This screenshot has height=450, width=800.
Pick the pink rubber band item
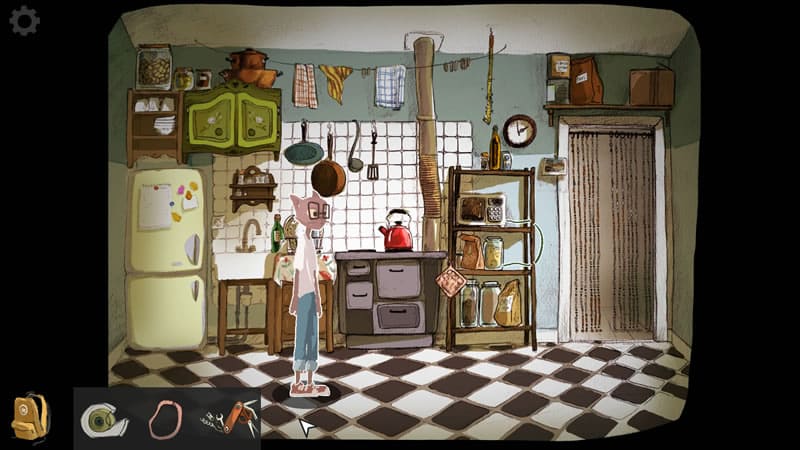[164, 419]
